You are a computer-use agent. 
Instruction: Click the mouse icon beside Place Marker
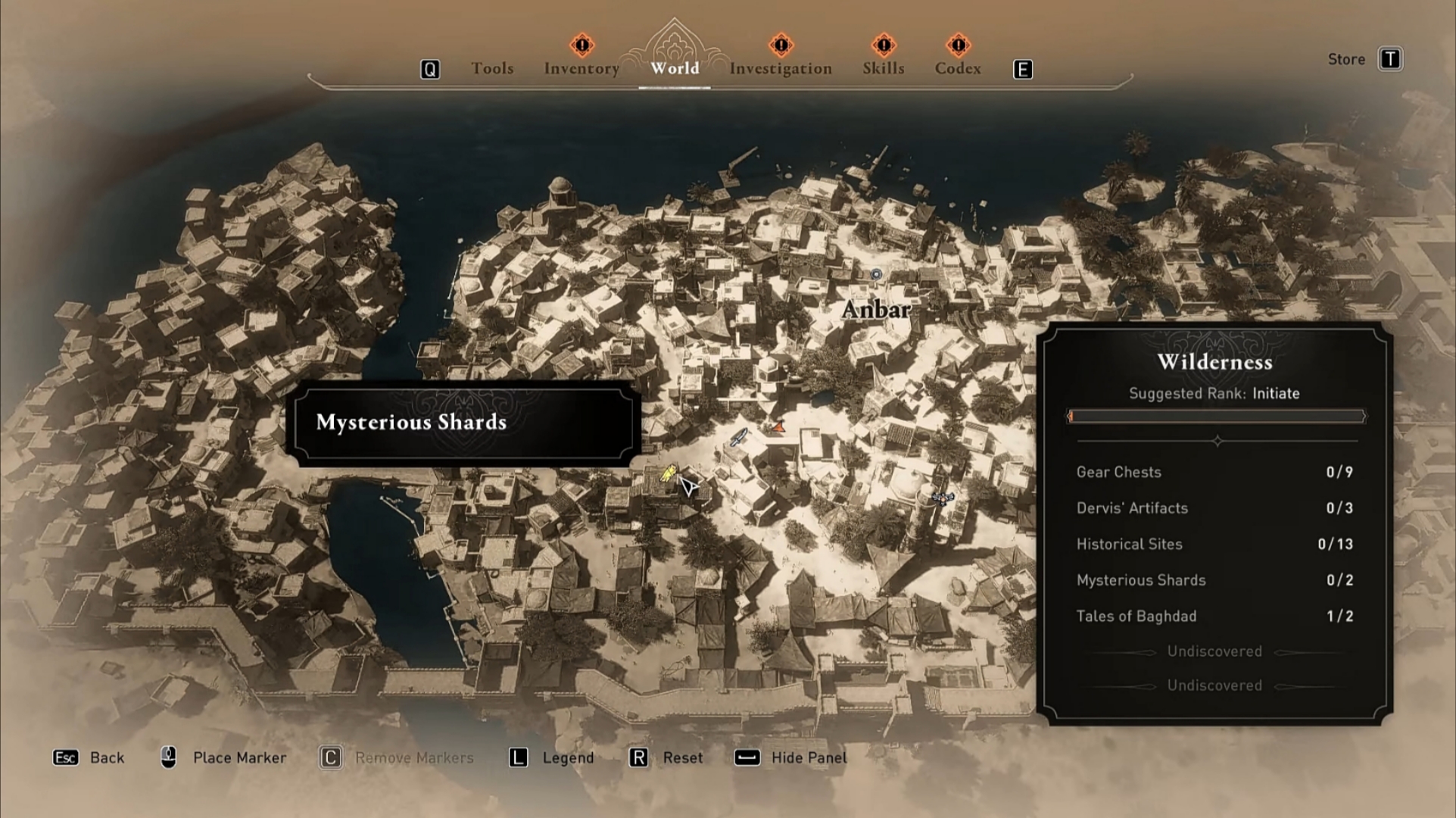pos(168,757)
